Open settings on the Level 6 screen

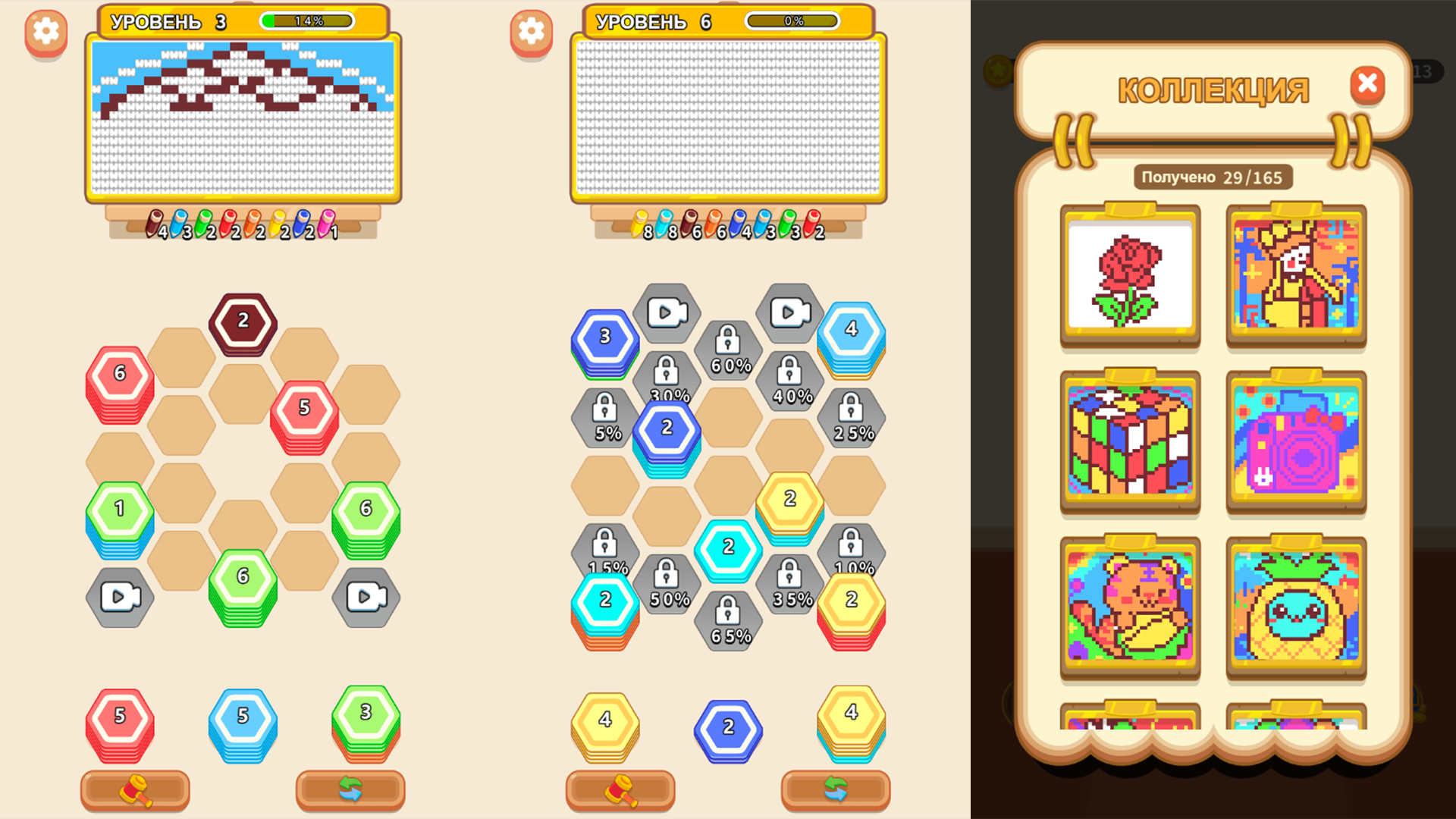point(531,32)
